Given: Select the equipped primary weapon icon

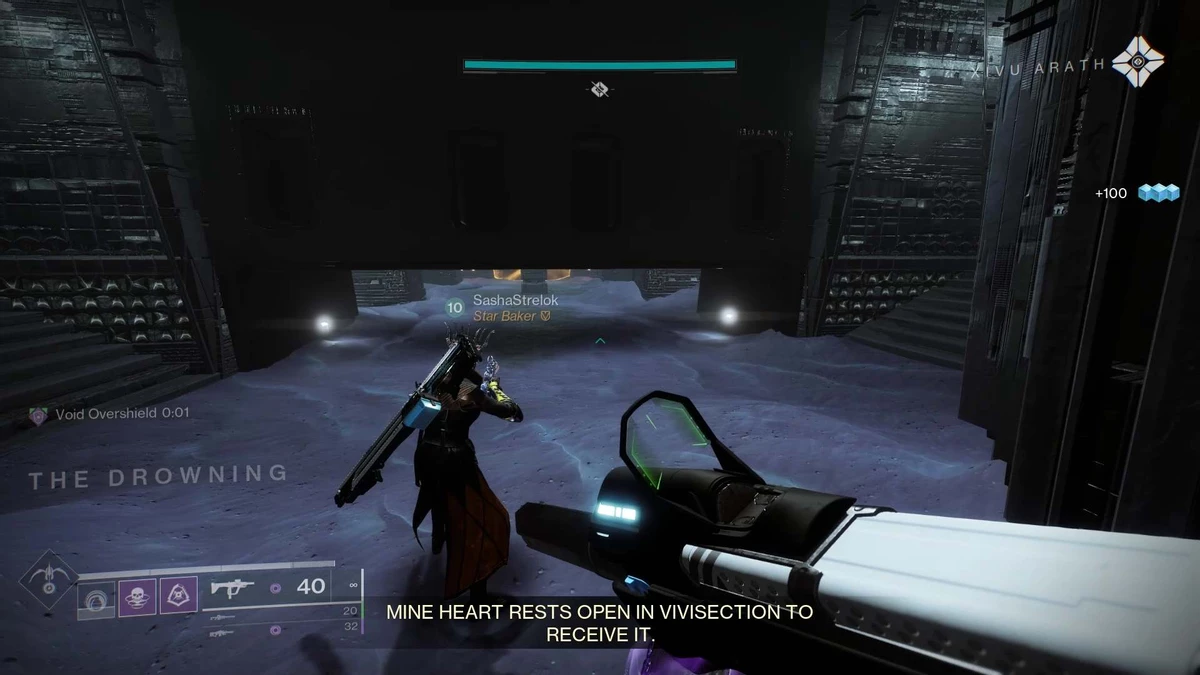Looking at the screenshot, I should (x=233, y=589).
